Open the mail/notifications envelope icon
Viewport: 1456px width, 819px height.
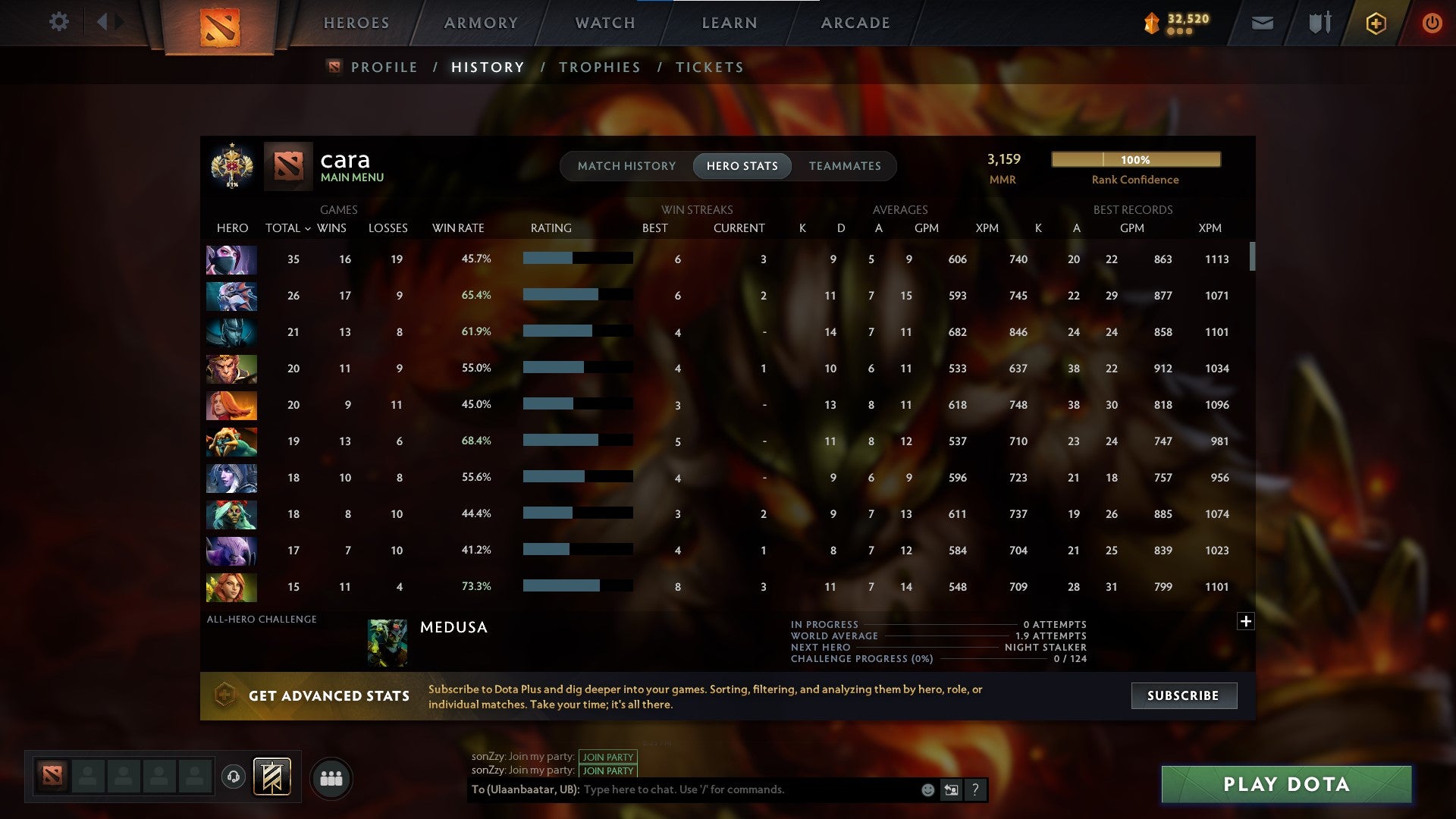(1261, 23)
